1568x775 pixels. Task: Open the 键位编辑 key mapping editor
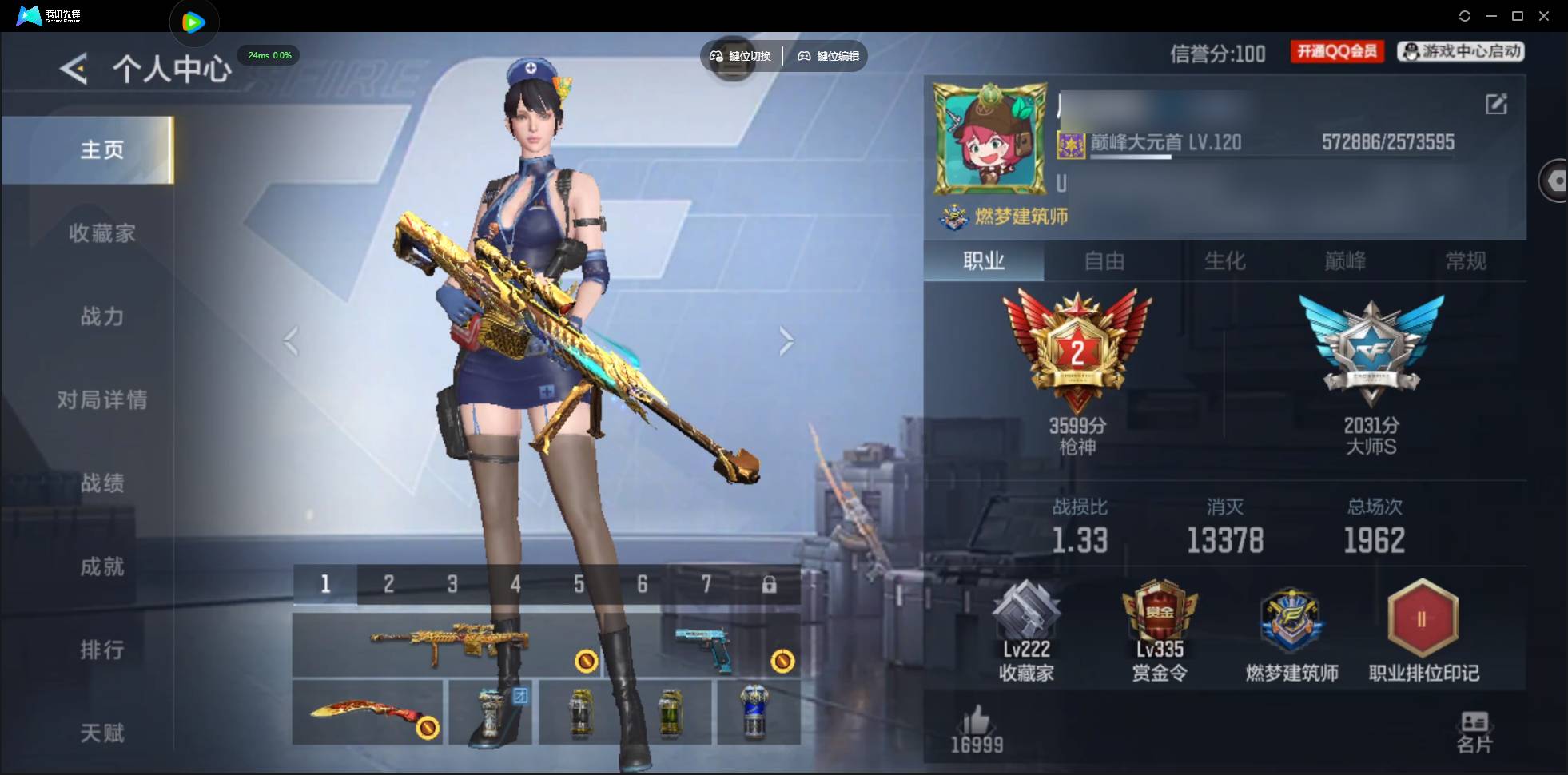828,56
